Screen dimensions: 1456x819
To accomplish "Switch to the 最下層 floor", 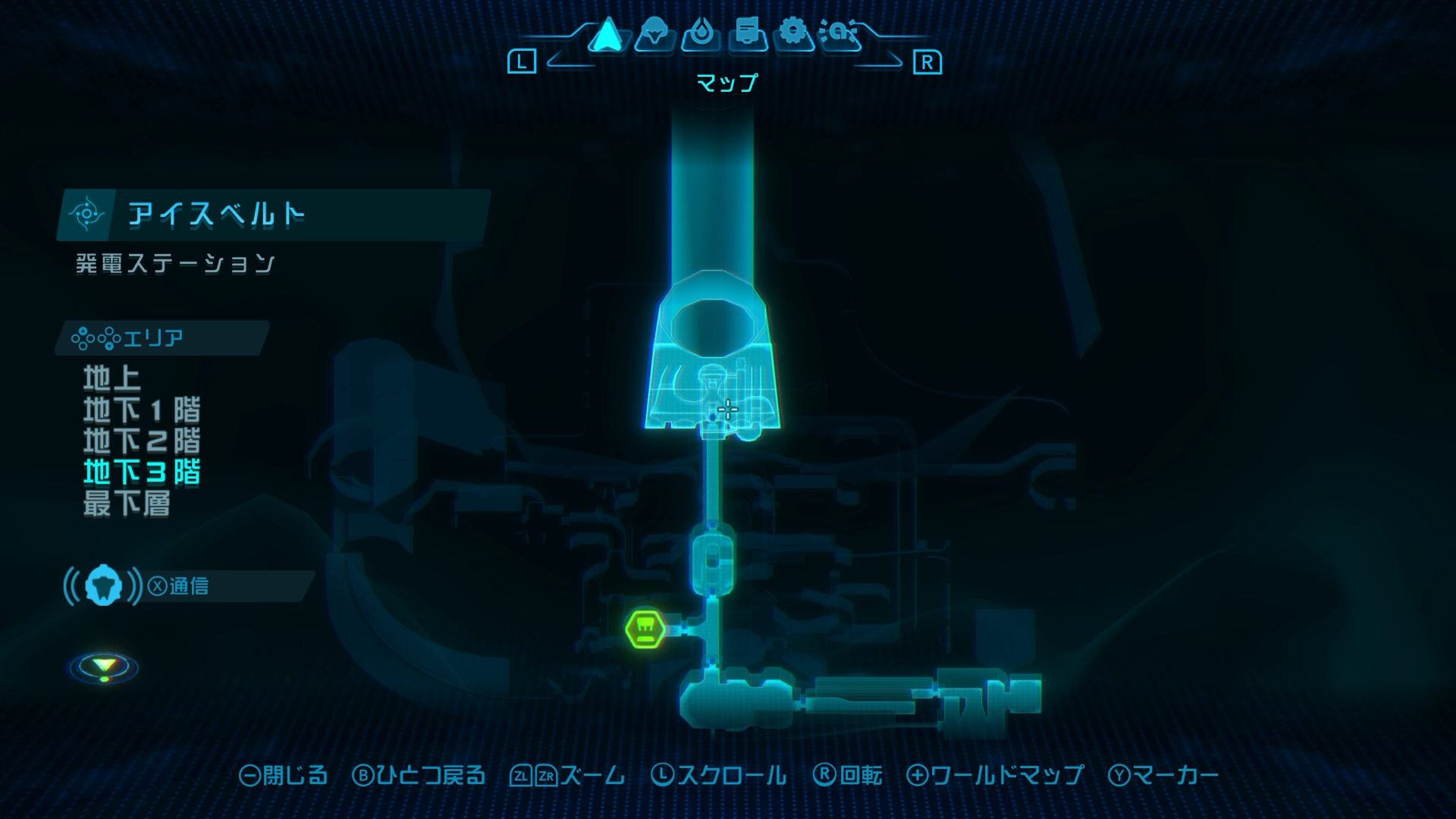I will click(x=127, y=504).
